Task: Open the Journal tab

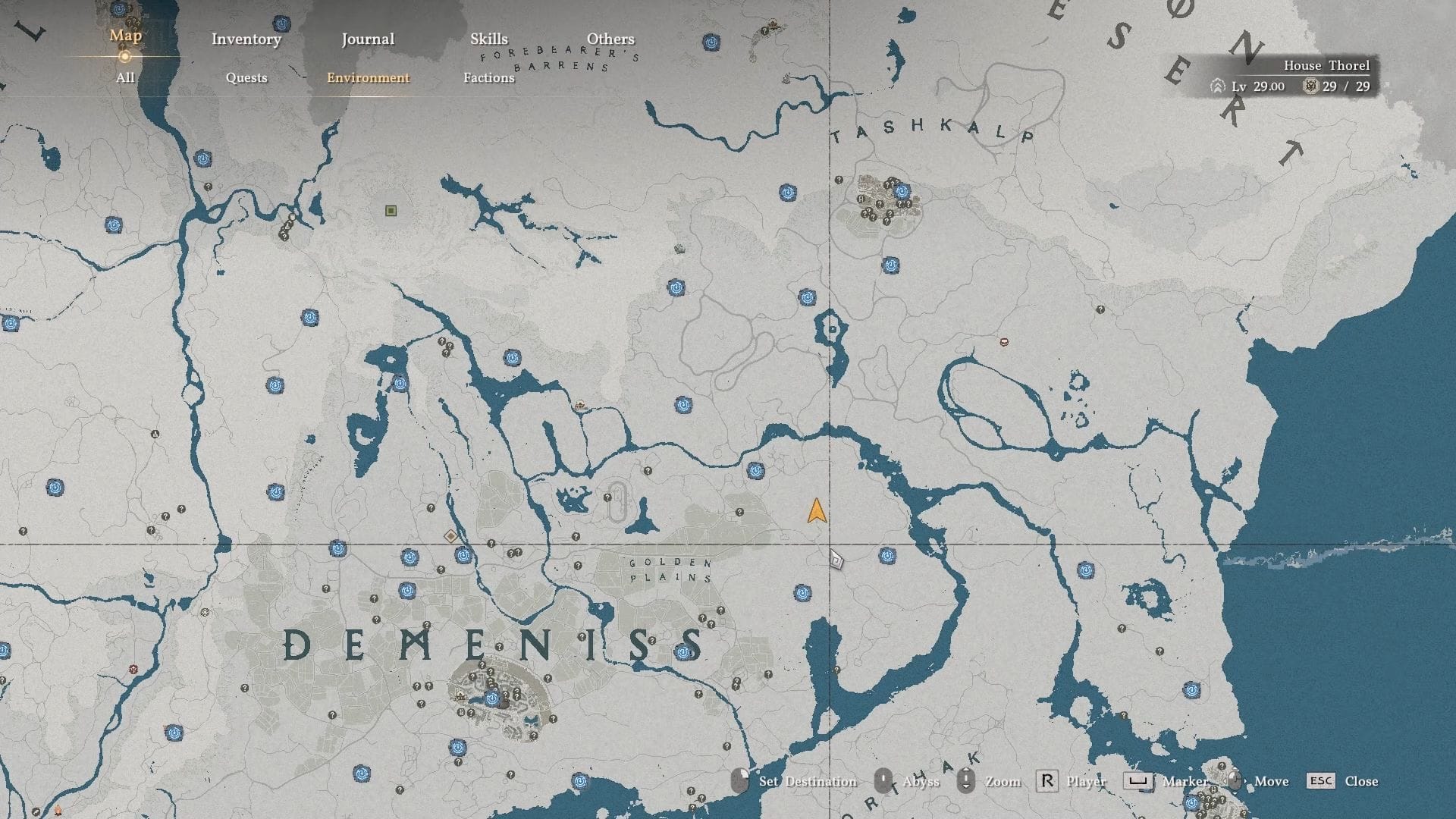Action: (x=368, y=39)
